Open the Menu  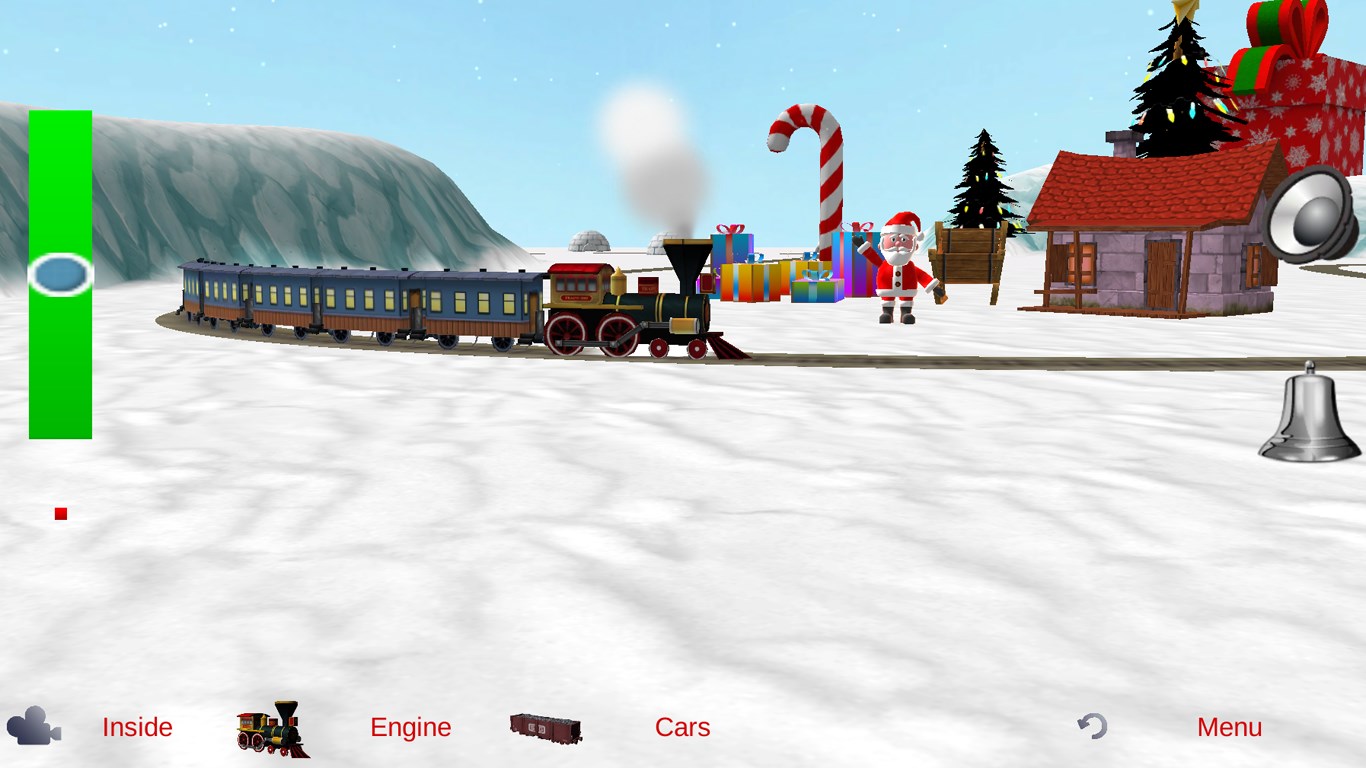tap(1229, 727)
